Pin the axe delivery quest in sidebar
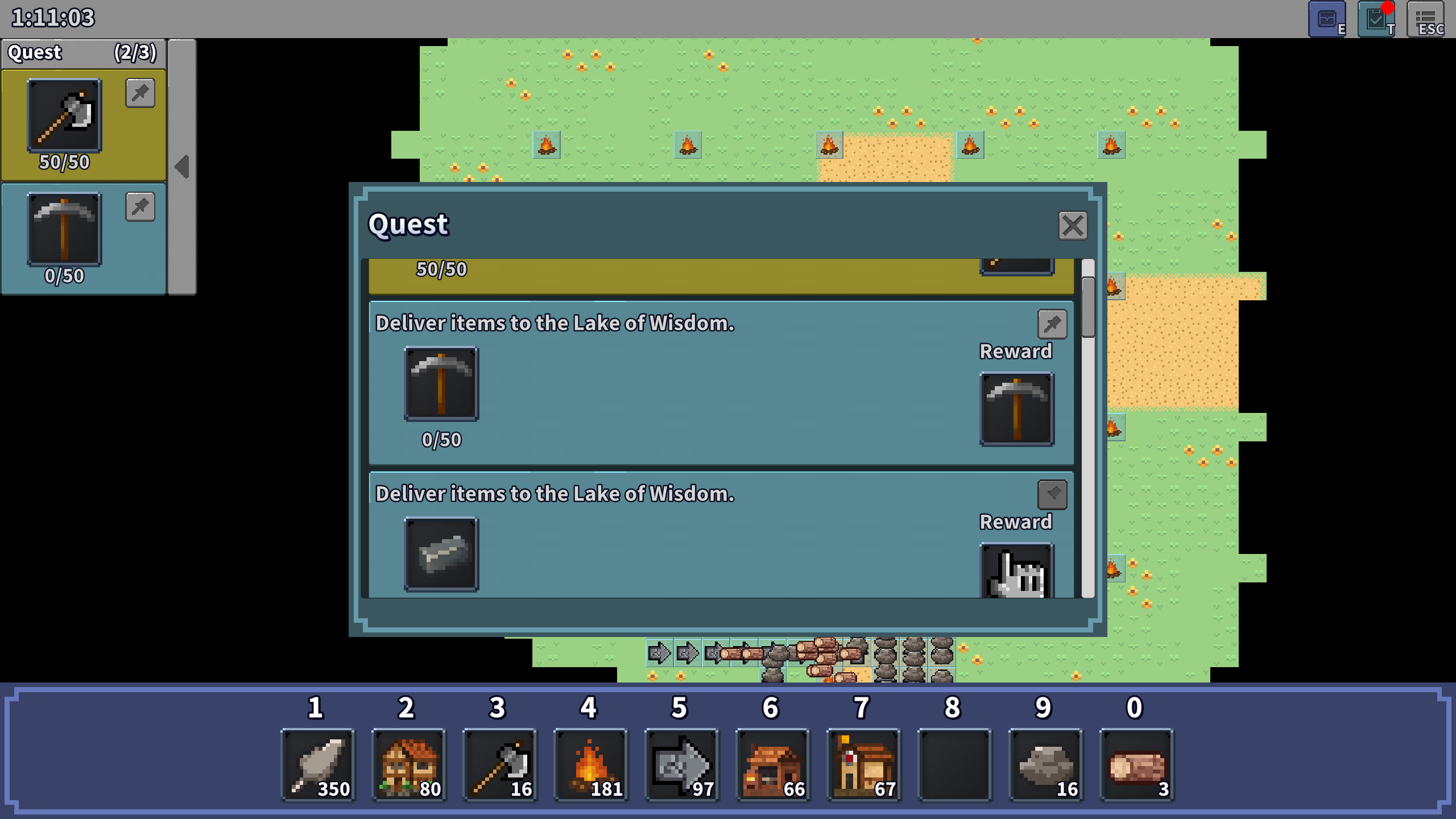The height and width of the screenshot is (819, 1456). point(139,93)
